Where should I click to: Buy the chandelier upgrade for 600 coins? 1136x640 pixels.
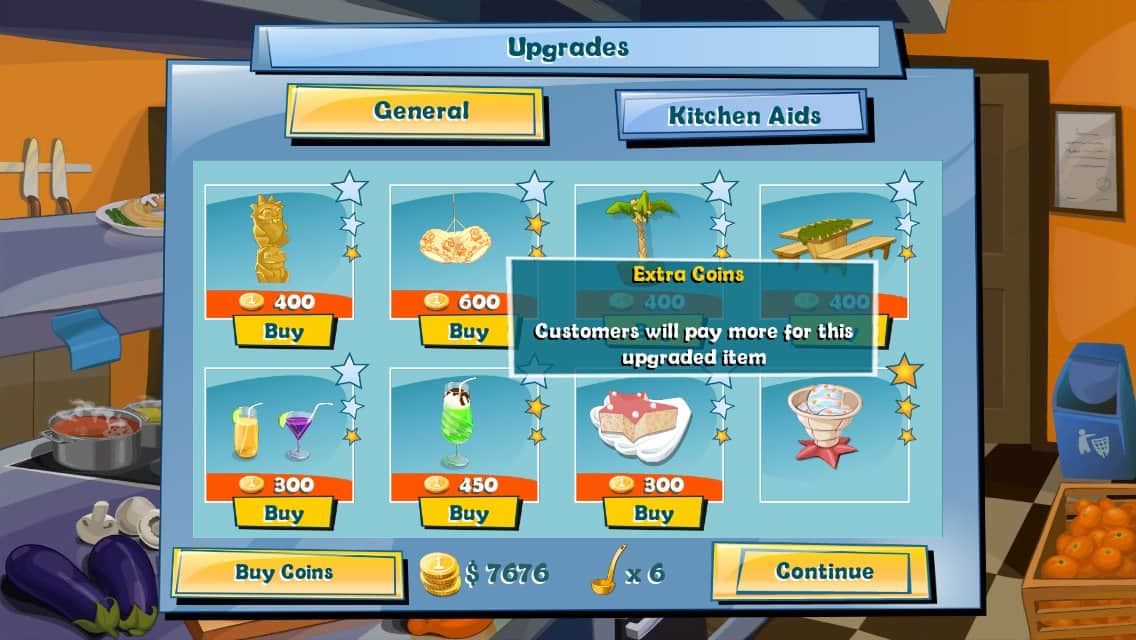pos(467,331)
